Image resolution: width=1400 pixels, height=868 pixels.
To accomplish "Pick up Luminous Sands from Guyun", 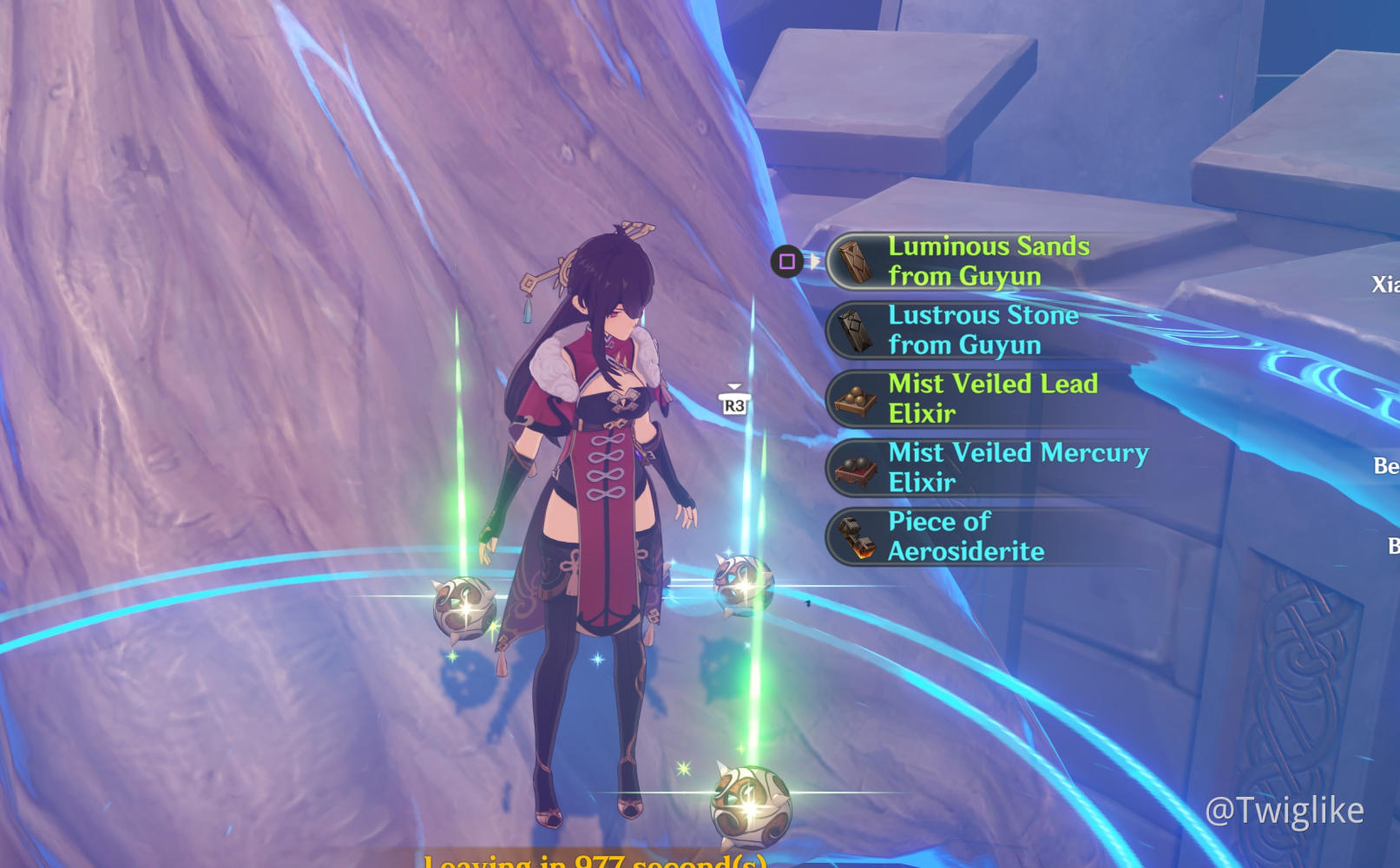I will [x=988, y=261].
